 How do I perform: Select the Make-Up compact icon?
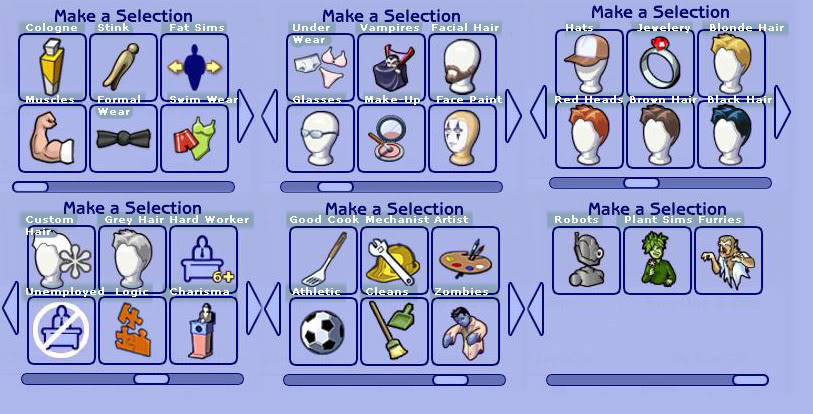391,138
